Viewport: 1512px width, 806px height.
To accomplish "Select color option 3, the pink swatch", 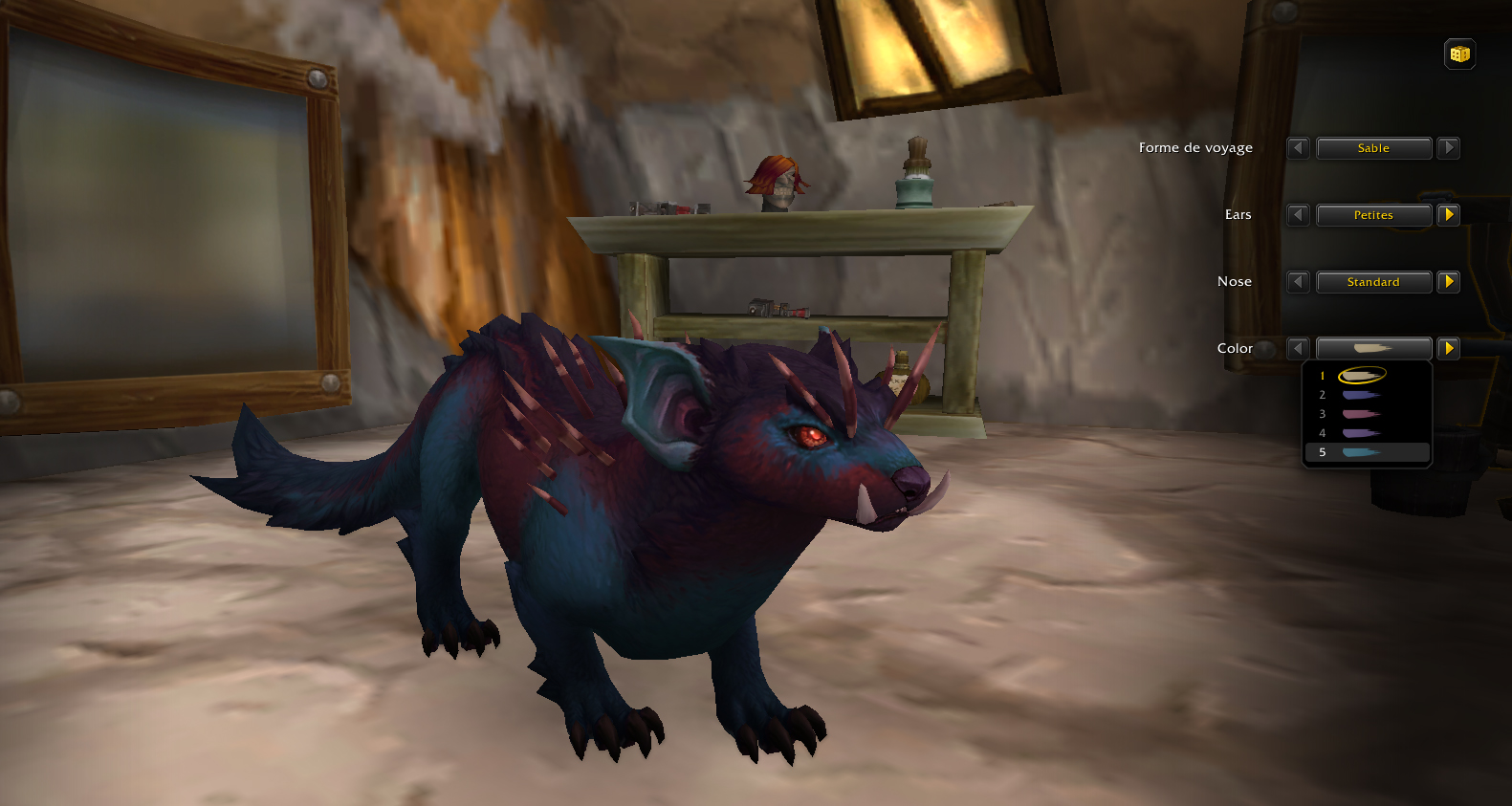I will (1362, 413).
